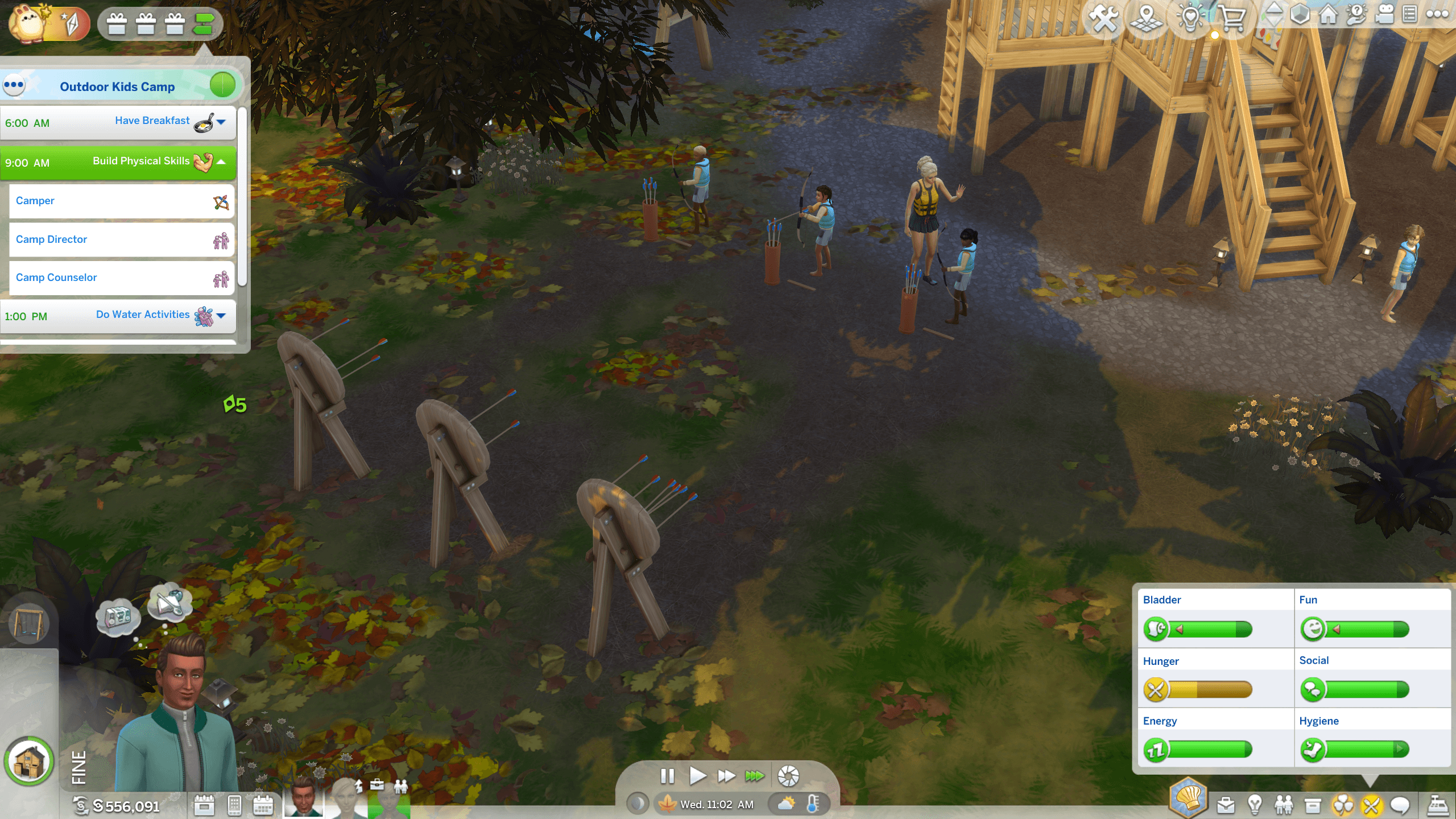Viewport: 1456px width, 819px height.
Task: Pause the game
Action: pos(667,776)
